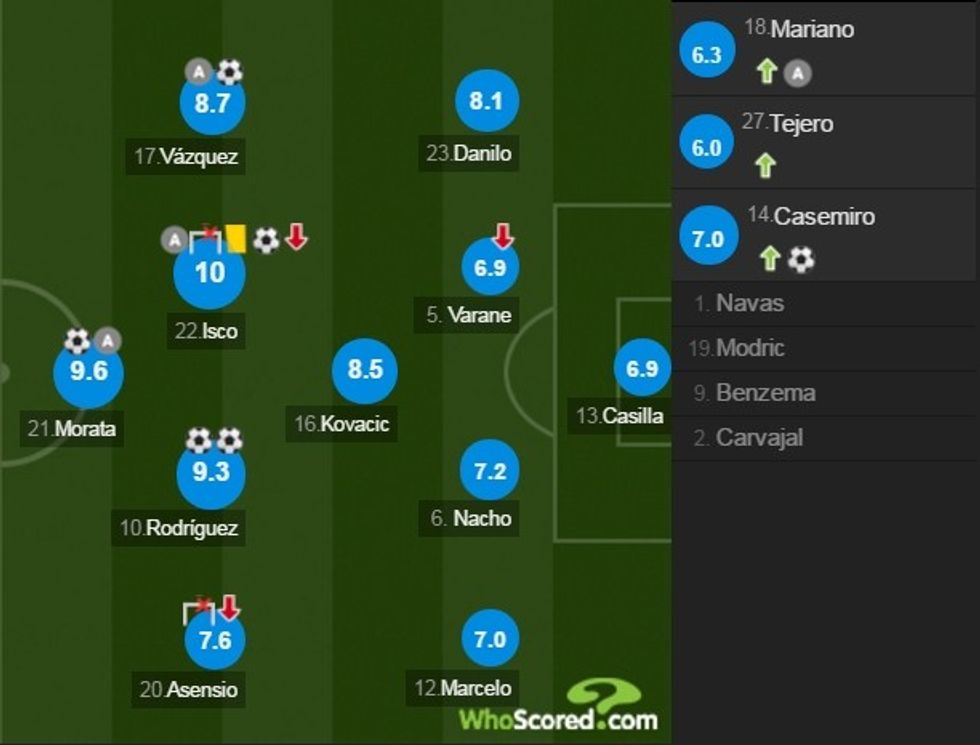Open Varane's 6.9 player rating
980x745 pixels.
pos(491,267)
